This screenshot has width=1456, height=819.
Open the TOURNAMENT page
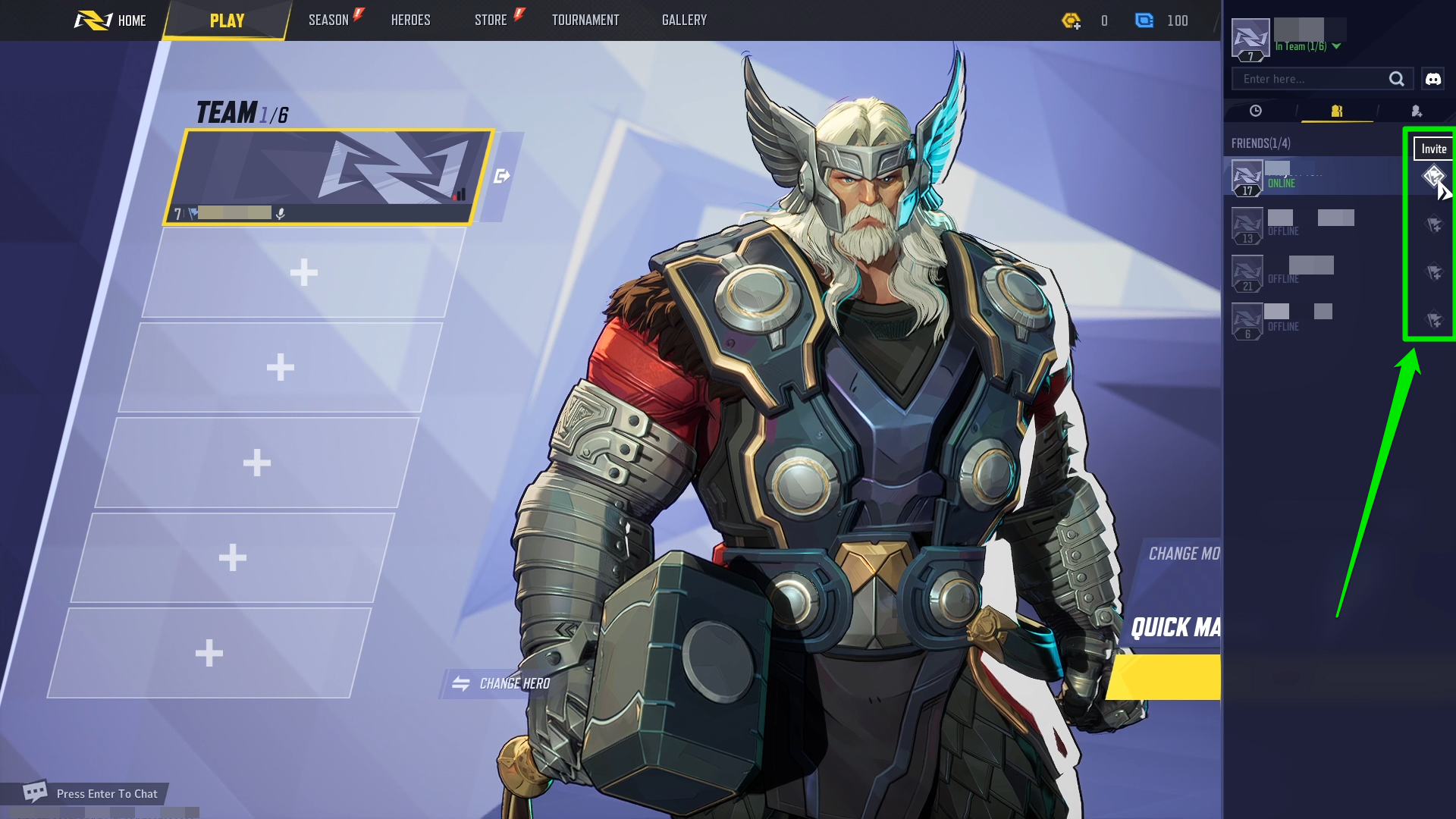[585, 20]
